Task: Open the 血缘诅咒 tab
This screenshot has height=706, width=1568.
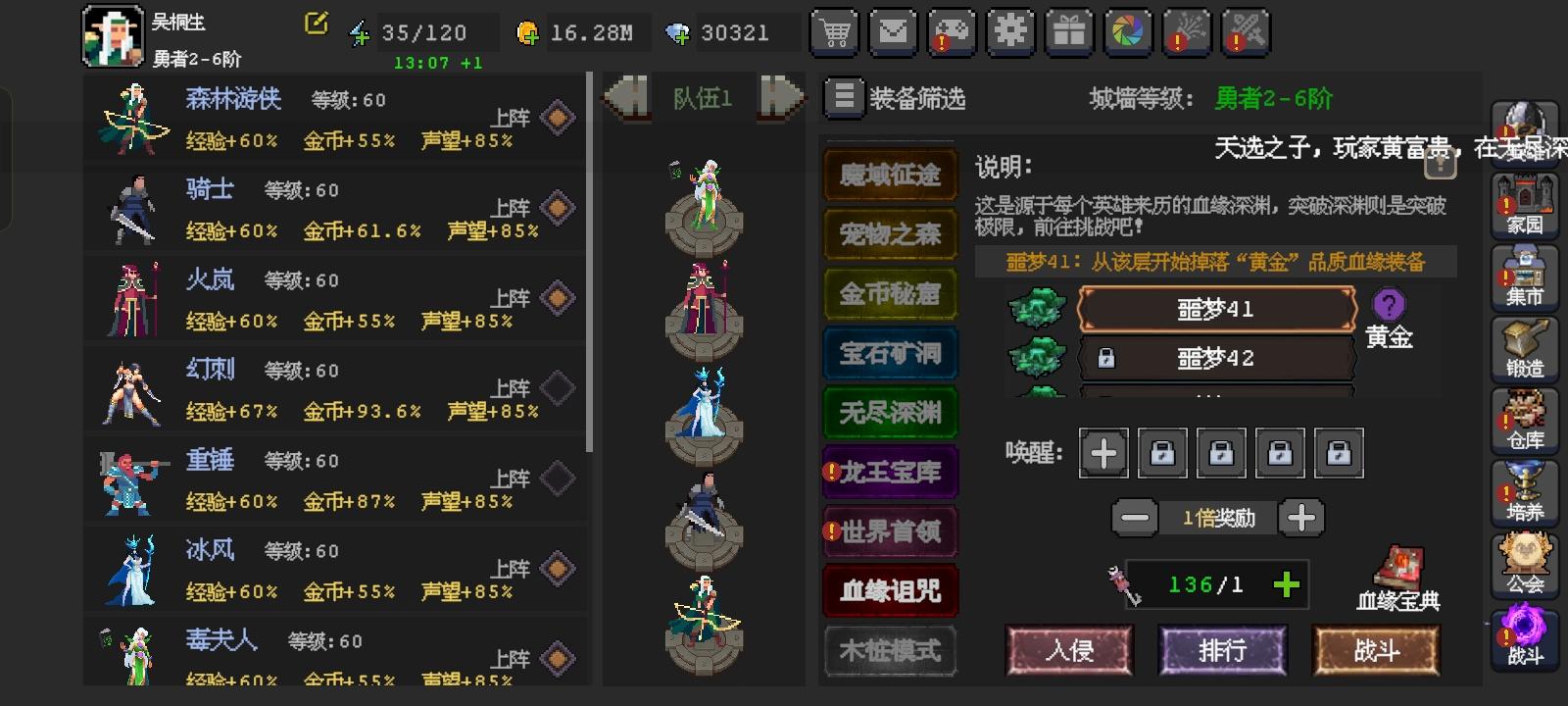Action: point(890,590)
